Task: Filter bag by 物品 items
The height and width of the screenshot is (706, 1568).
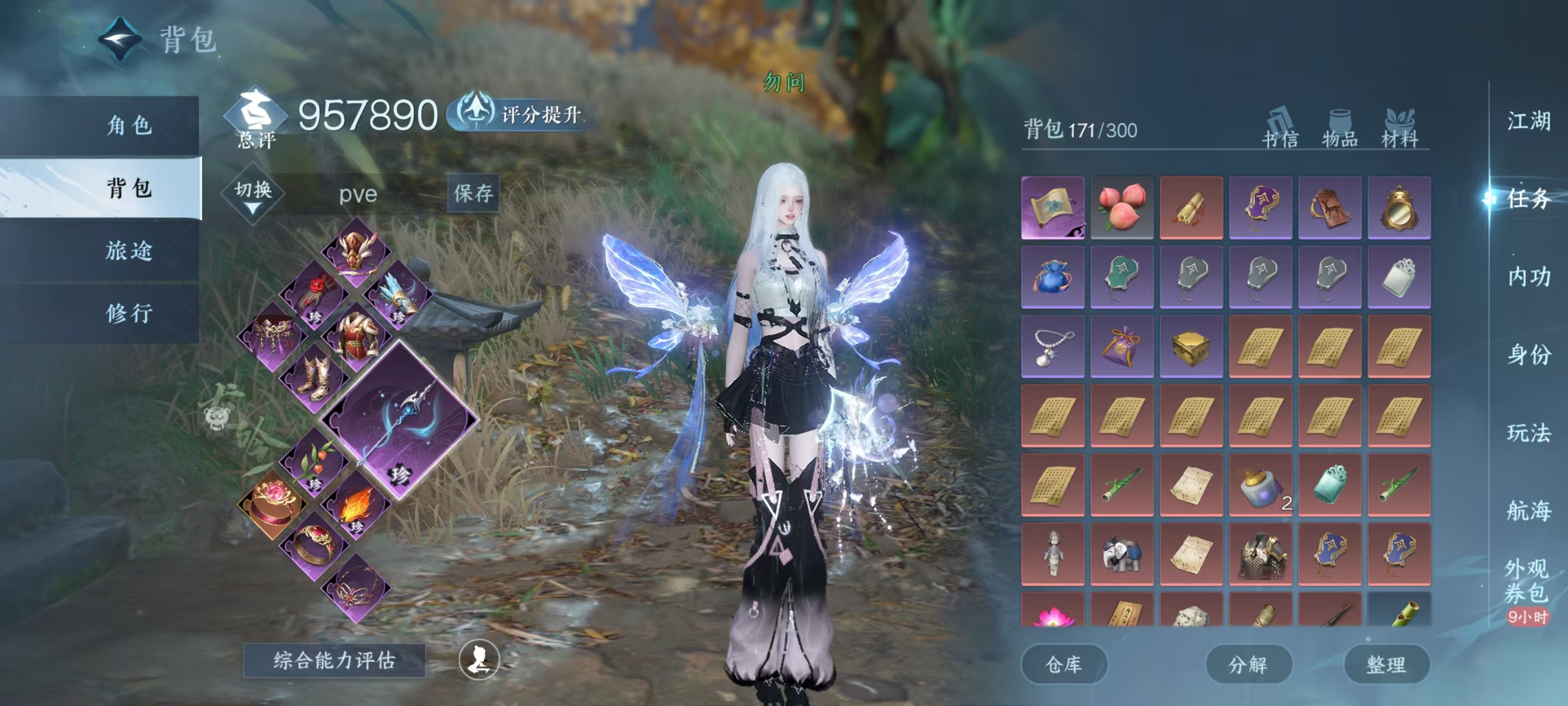Action: coord(1340,128)
